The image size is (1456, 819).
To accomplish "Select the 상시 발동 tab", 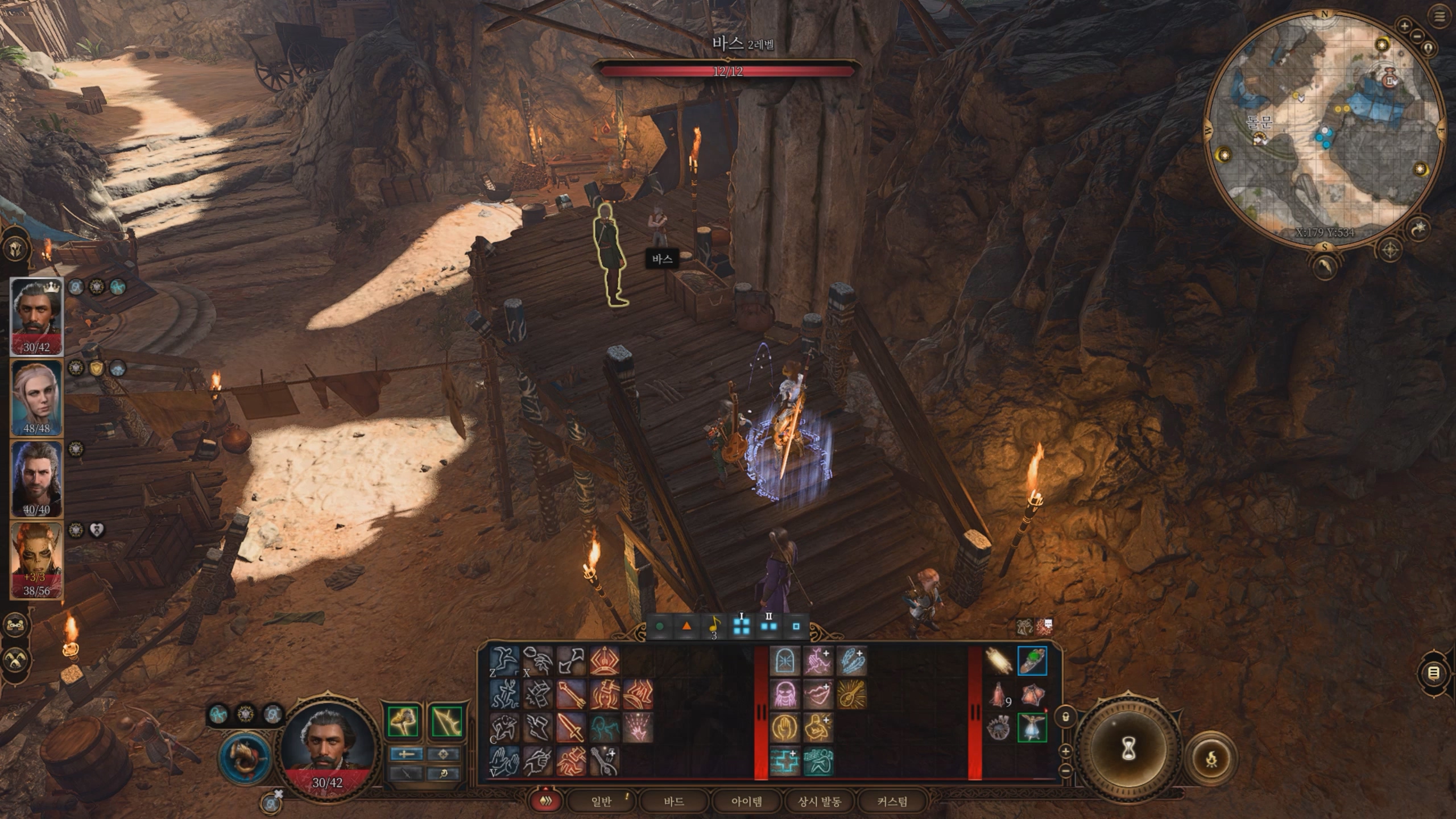I will [x=819, y=802].
